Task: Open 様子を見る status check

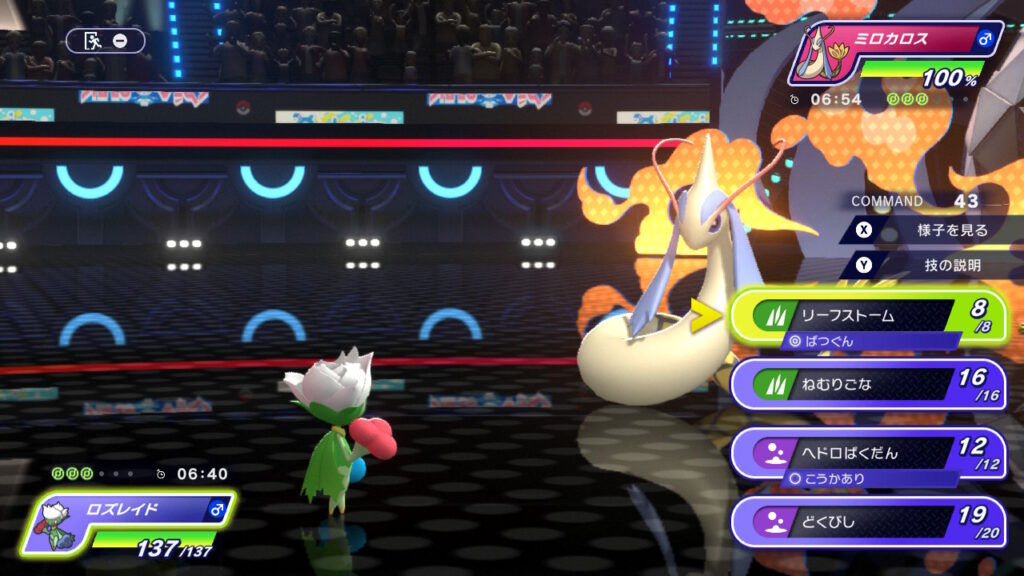Action: click(930, 230)
